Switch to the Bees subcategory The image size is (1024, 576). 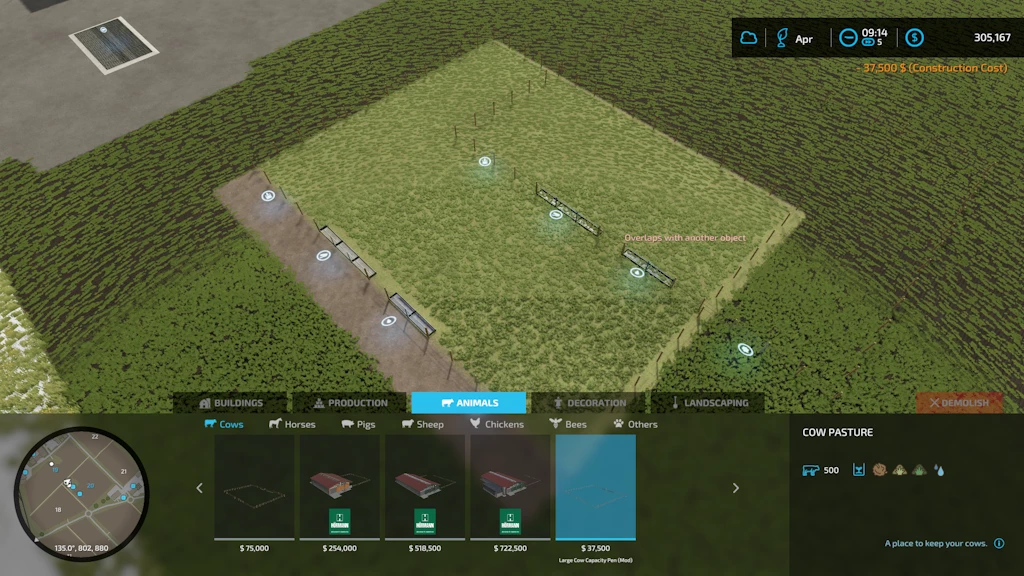click(x=568, y=424)
